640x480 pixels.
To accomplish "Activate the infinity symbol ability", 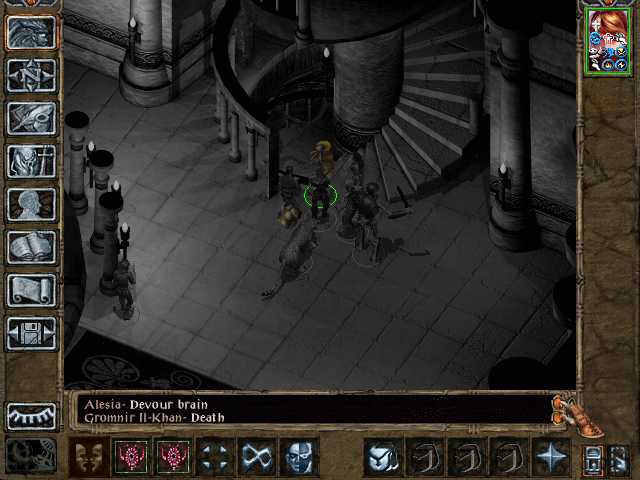I will (256, 457).
